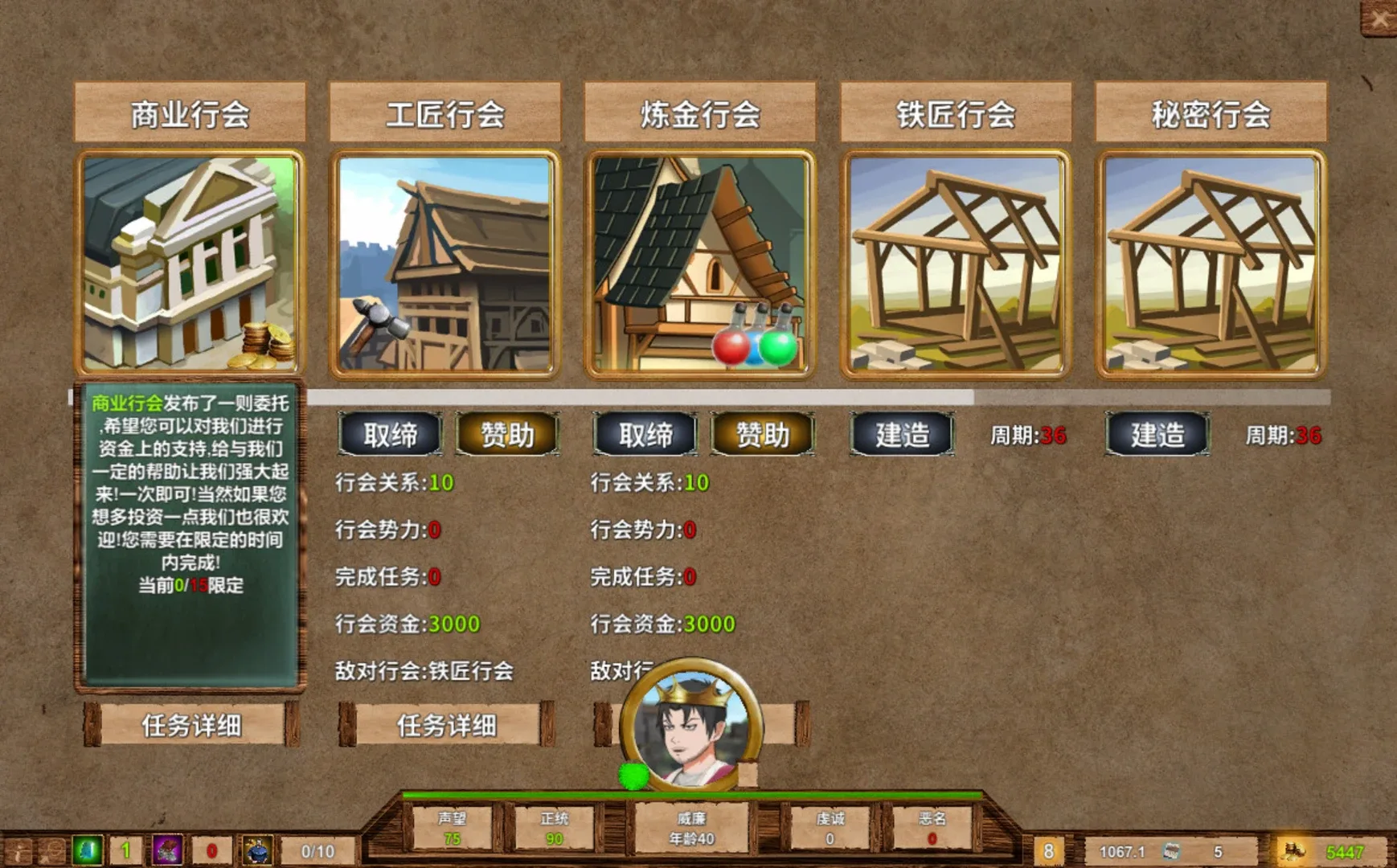This screenshot has height=868, width=1397.
Task: Select the treasure chest icon next to 1067.1
Action: [x=1171, y=851]
